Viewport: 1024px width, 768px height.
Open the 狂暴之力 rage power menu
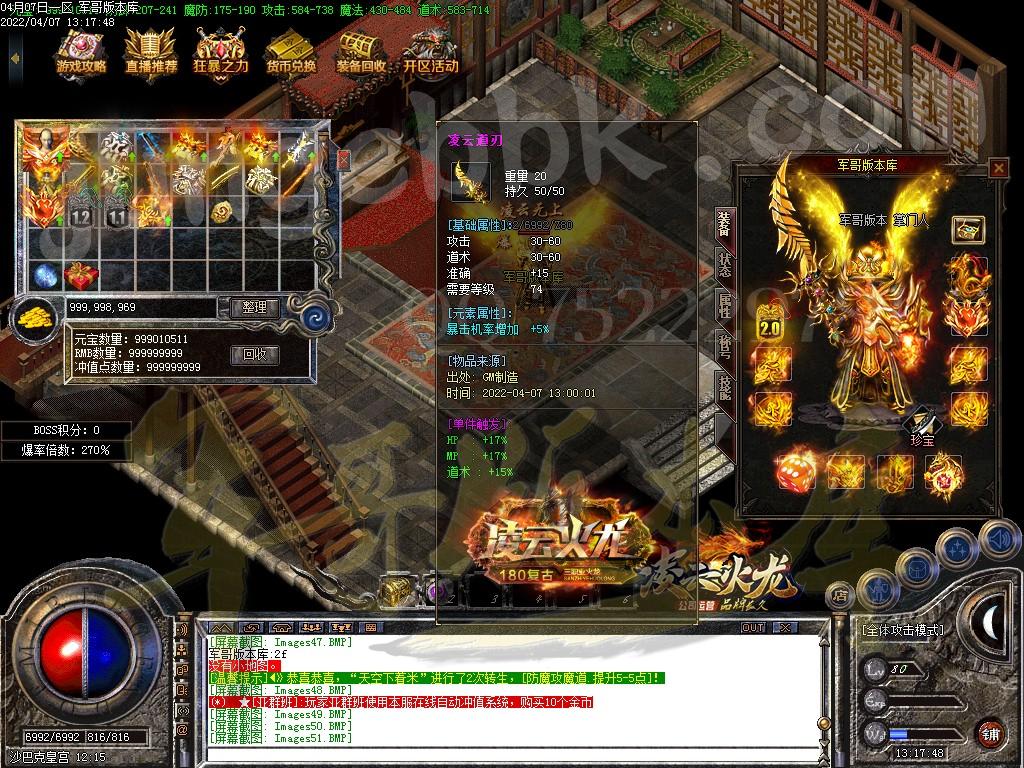(x=221, y=52)
